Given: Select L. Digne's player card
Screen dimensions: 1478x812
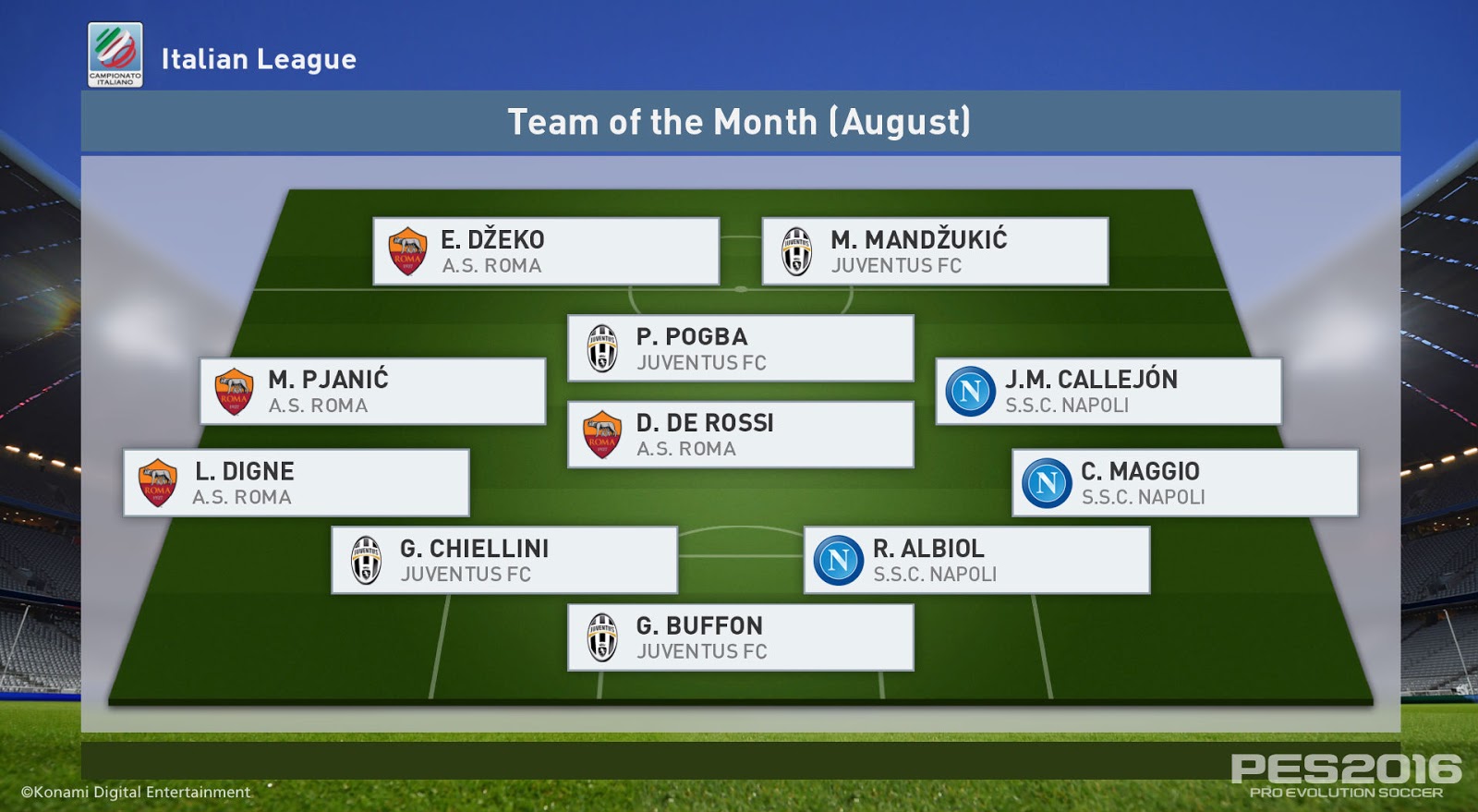Looking at the screenshot, I should (x=297, y=483).
